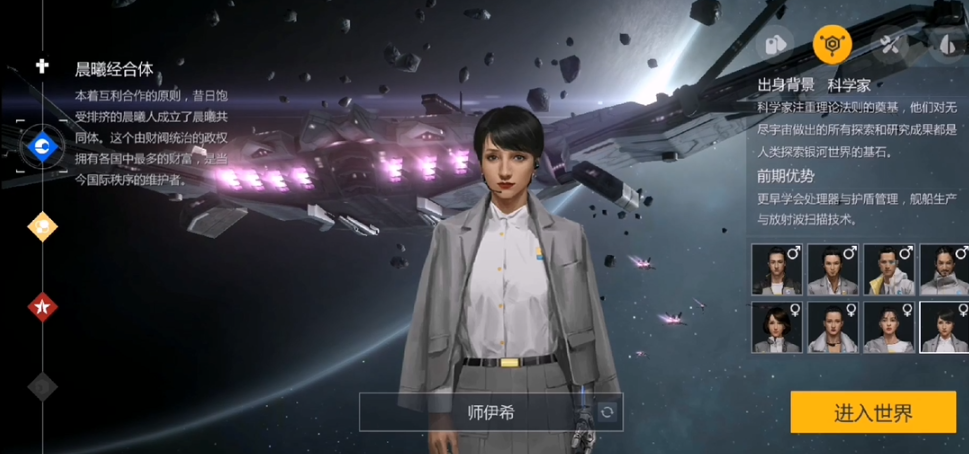
Task: Choose the bearded male portrait
Action: click(x=944, y=270)
